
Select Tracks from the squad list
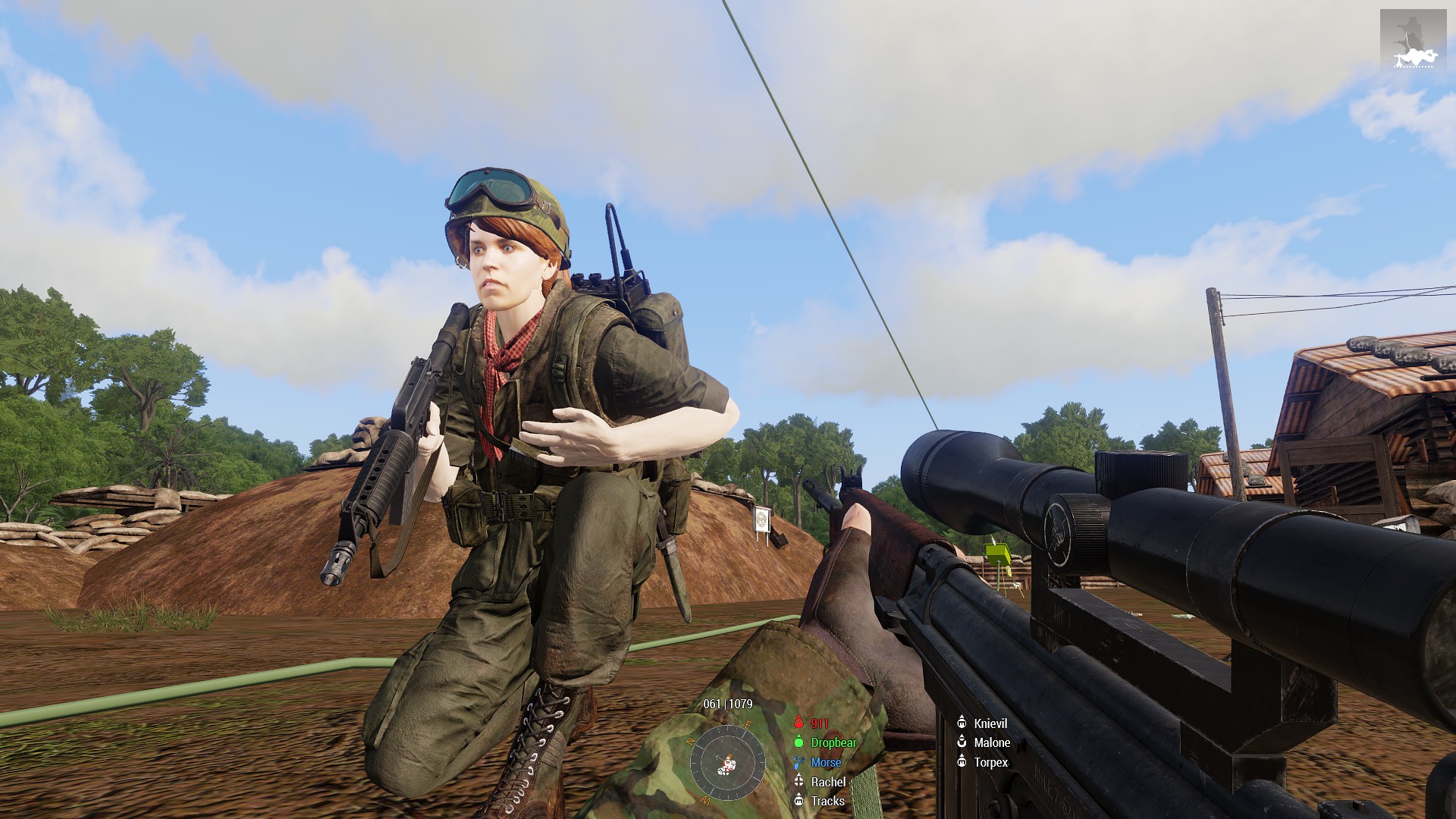pos(827,801)
